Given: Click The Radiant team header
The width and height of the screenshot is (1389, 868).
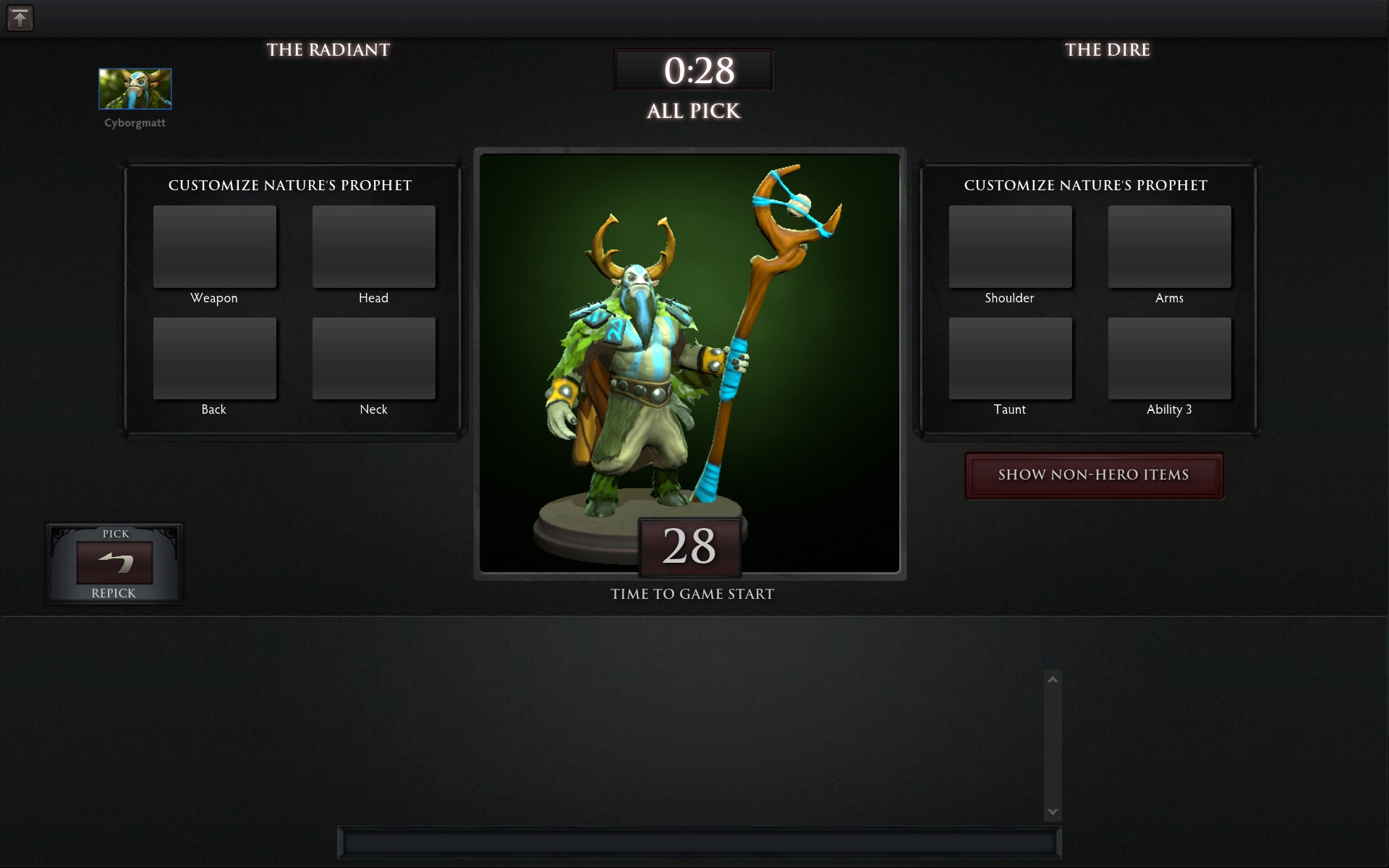Looking at the screenshot, I should (329, 50).
